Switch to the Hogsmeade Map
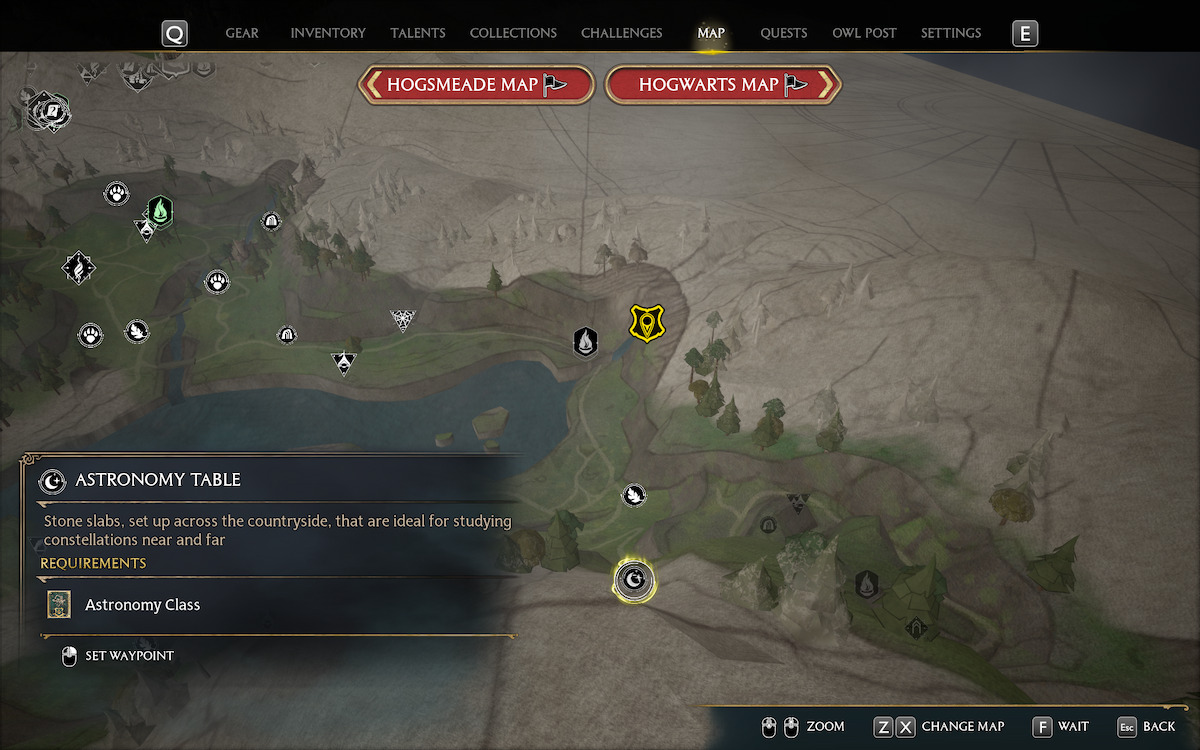Image resolution: width=1200 pixels, height=750 pixels. pos(476,85)
